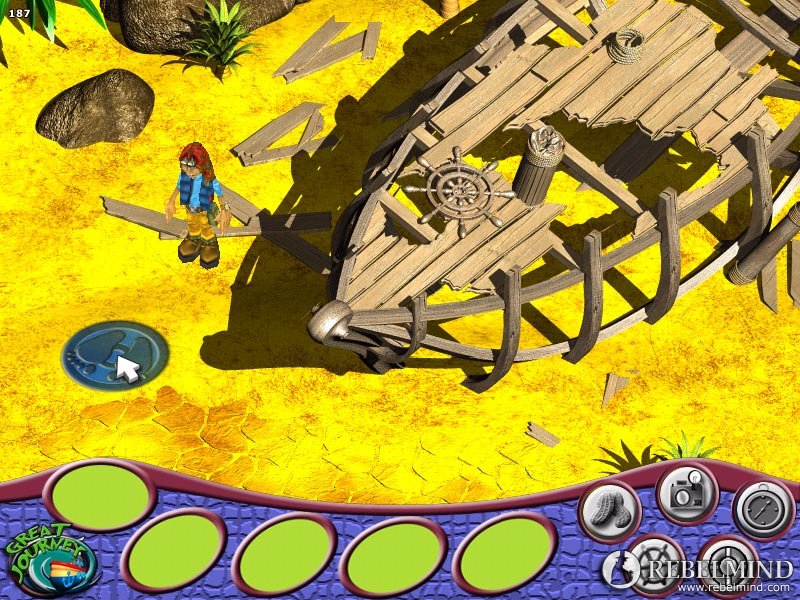Activate the ship's wheel button
This screenshot has width=800, height=600.
[653, 565]
